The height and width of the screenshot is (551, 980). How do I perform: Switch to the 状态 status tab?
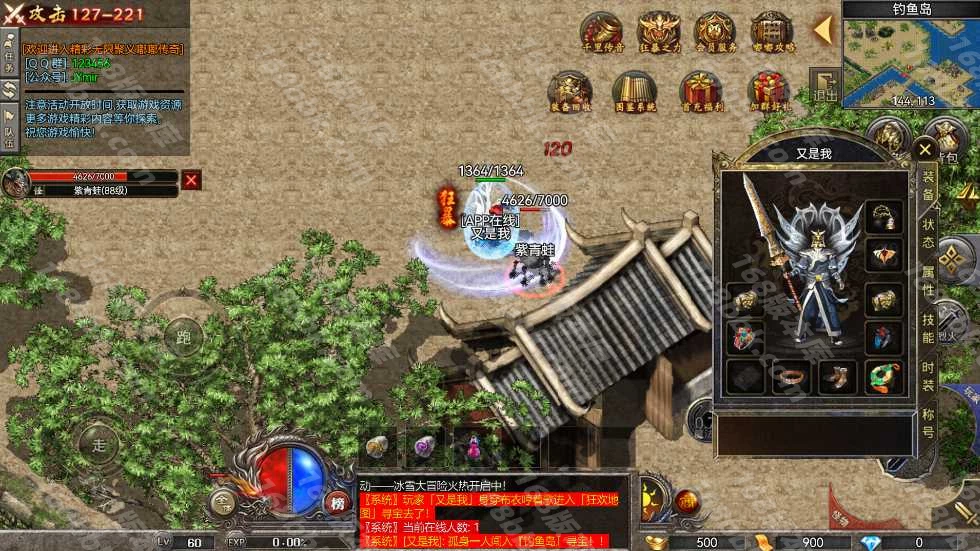pos(928,232)
